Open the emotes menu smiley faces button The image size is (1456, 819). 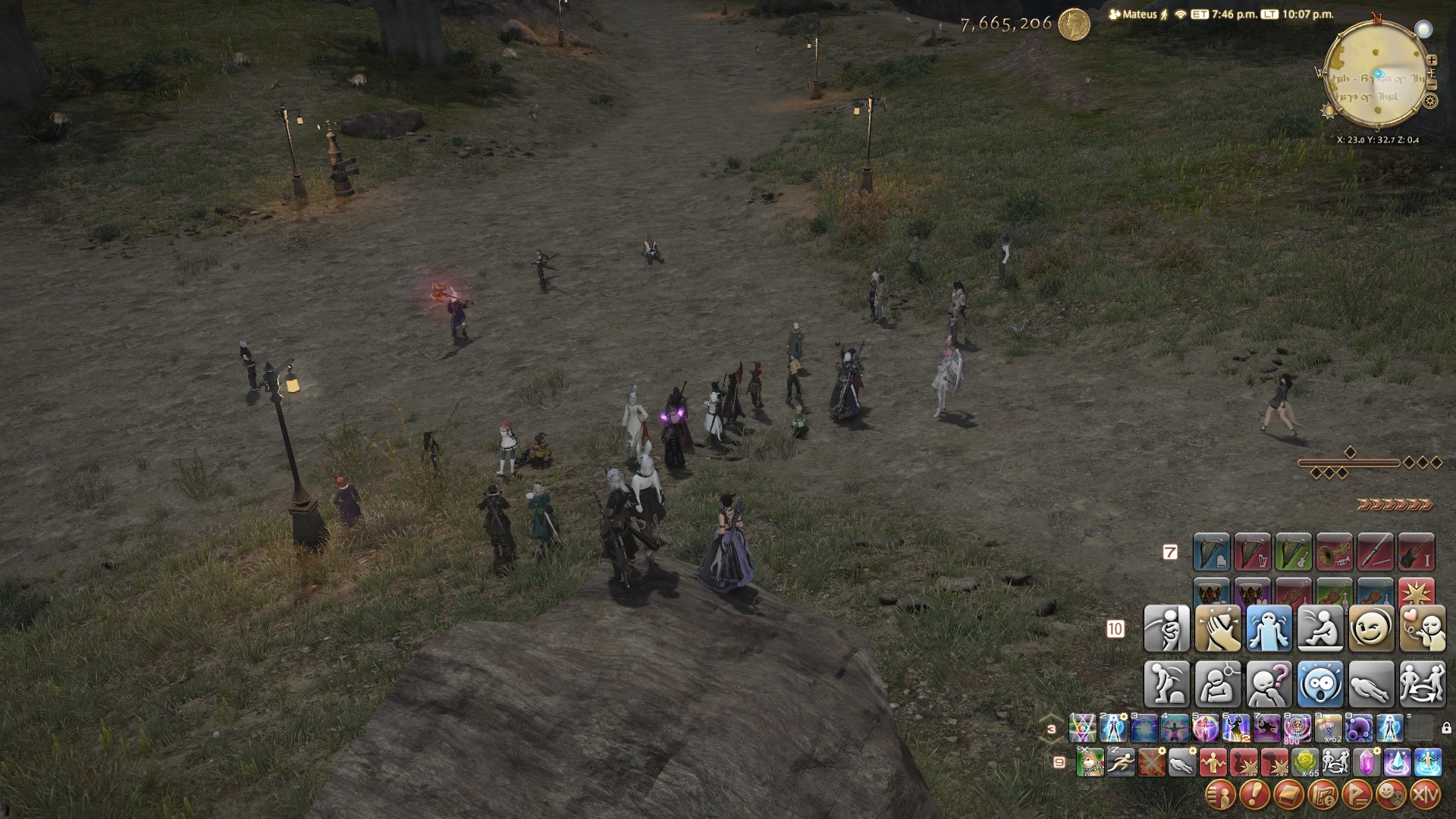click(1390, 795)
